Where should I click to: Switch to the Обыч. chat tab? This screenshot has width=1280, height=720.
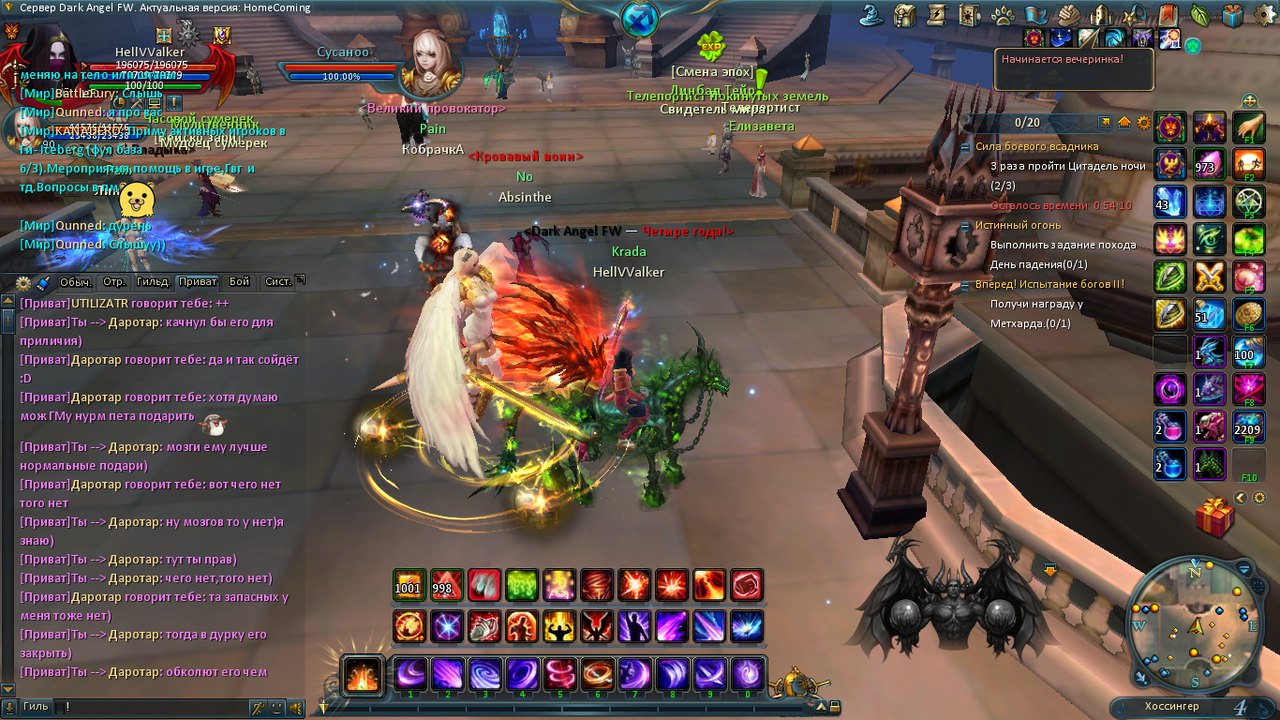tap(75, 282)
